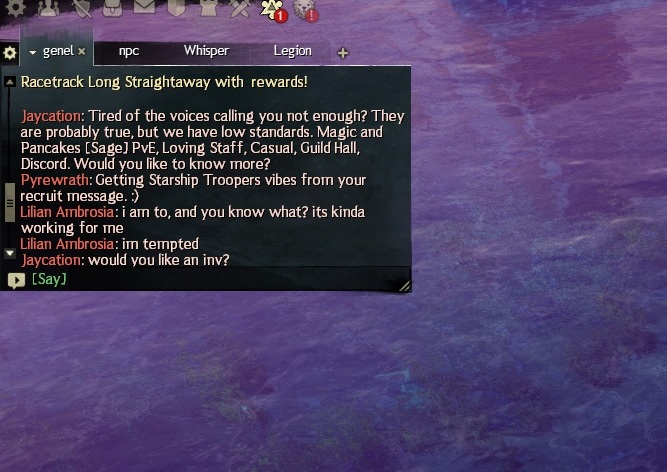This screenshot has width=667, height=472.
Task: Open the mail envelope icon
Action: click(144, 9)
